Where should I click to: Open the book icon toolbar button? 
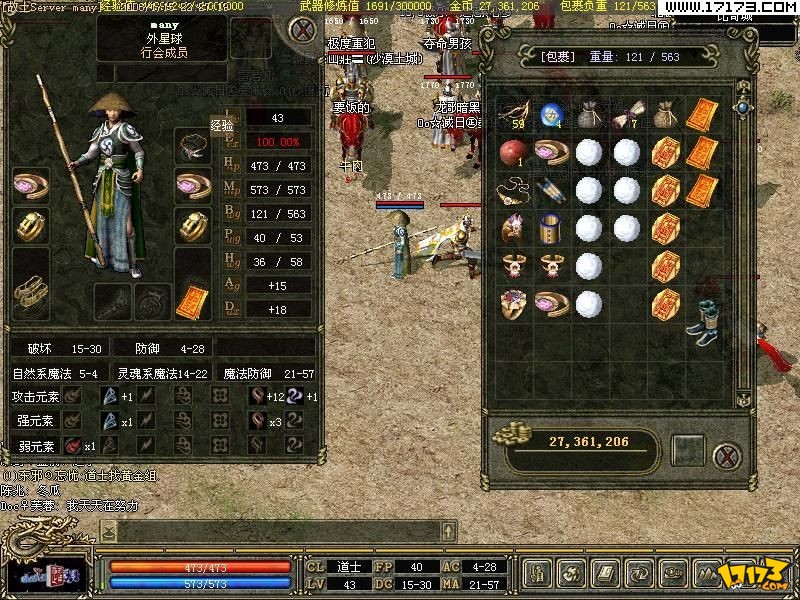coord(606,574)
